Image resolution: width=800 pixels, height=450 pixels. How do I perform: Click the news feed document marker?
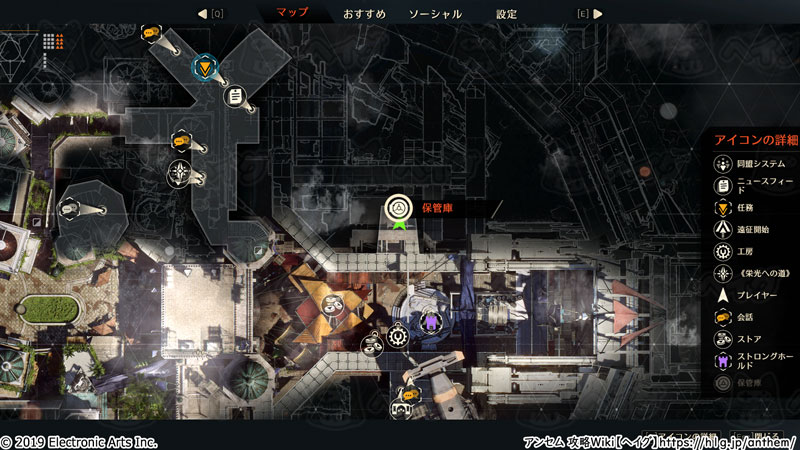(x=234, y=96)
